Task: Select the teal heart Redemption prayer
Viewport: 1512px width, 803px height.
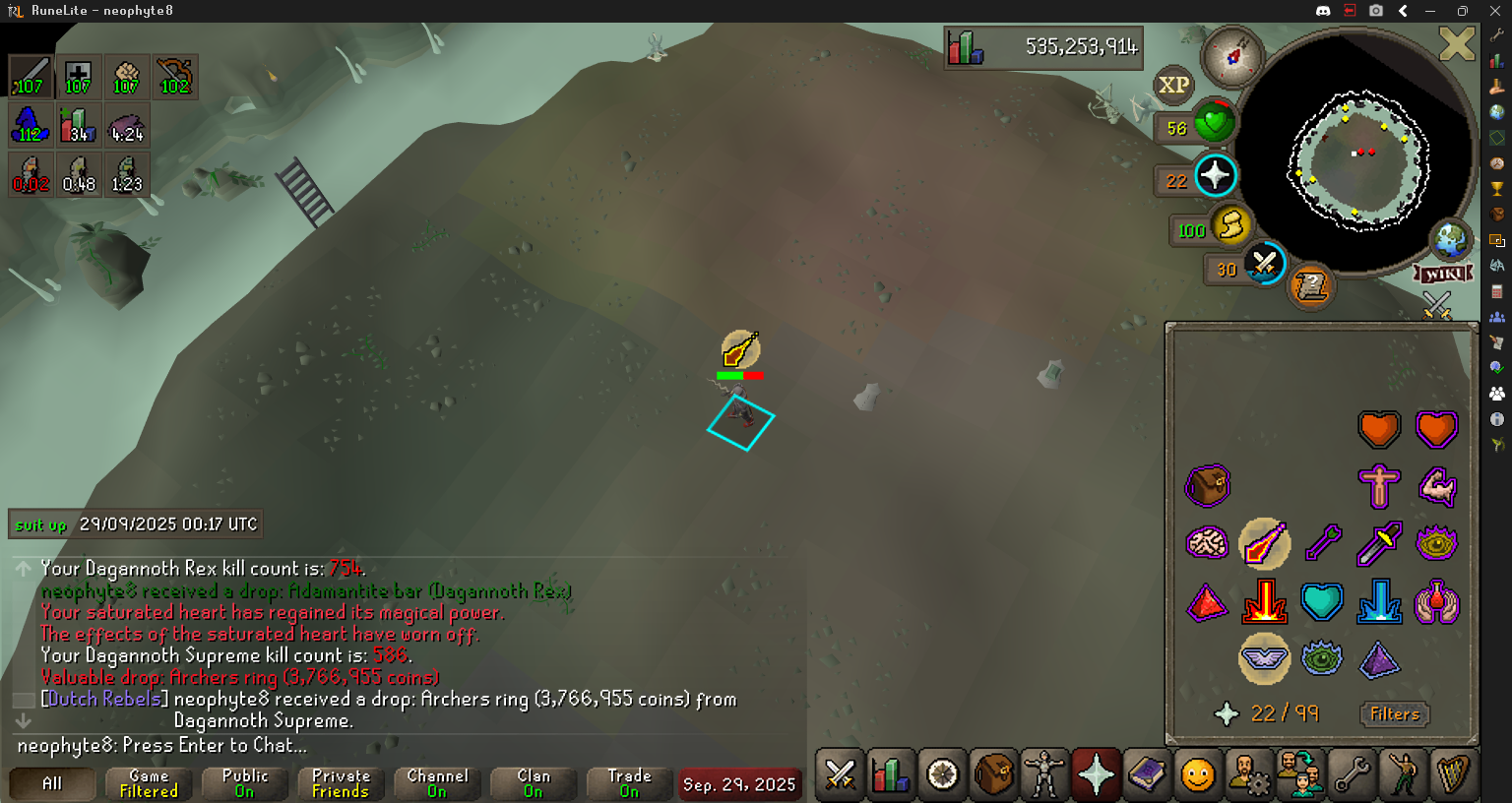Action: [1321, 601]
